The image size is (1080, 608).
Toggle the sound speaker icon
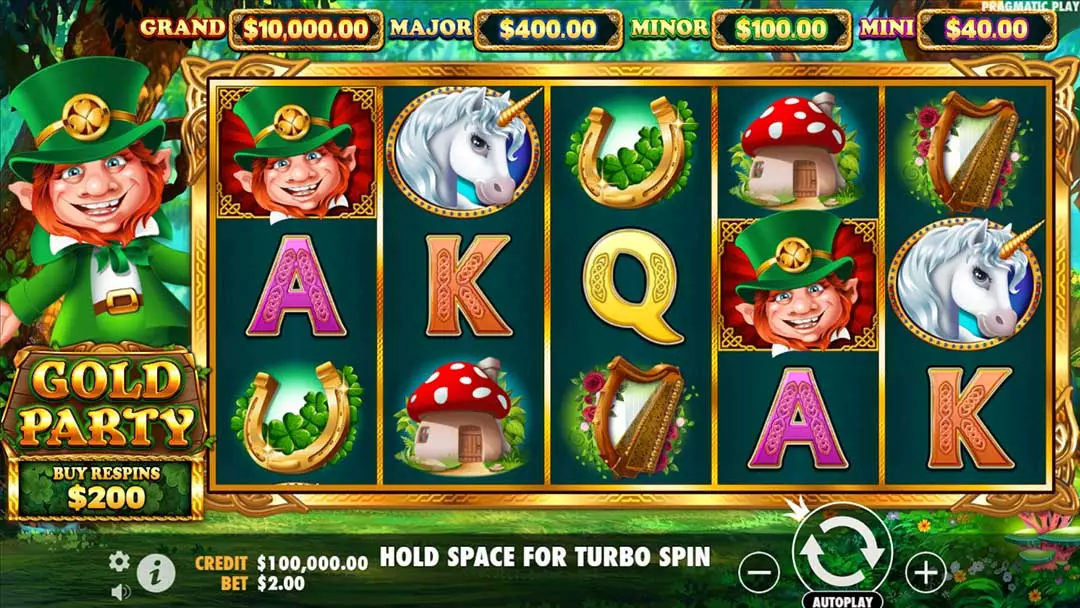(x=120, y=591)
